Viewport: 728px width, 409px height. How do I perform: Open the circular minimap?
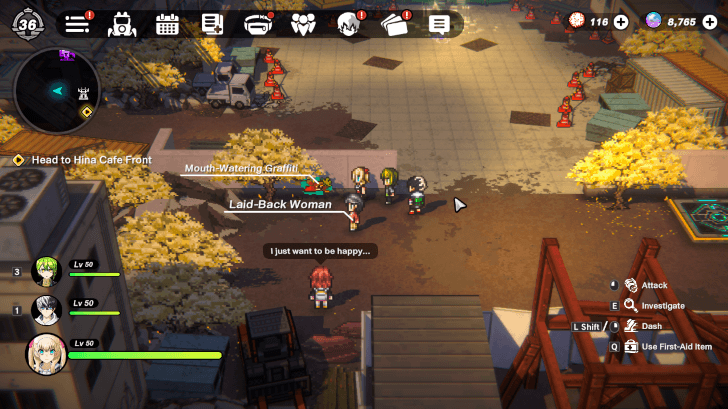[x=58, y=89]
